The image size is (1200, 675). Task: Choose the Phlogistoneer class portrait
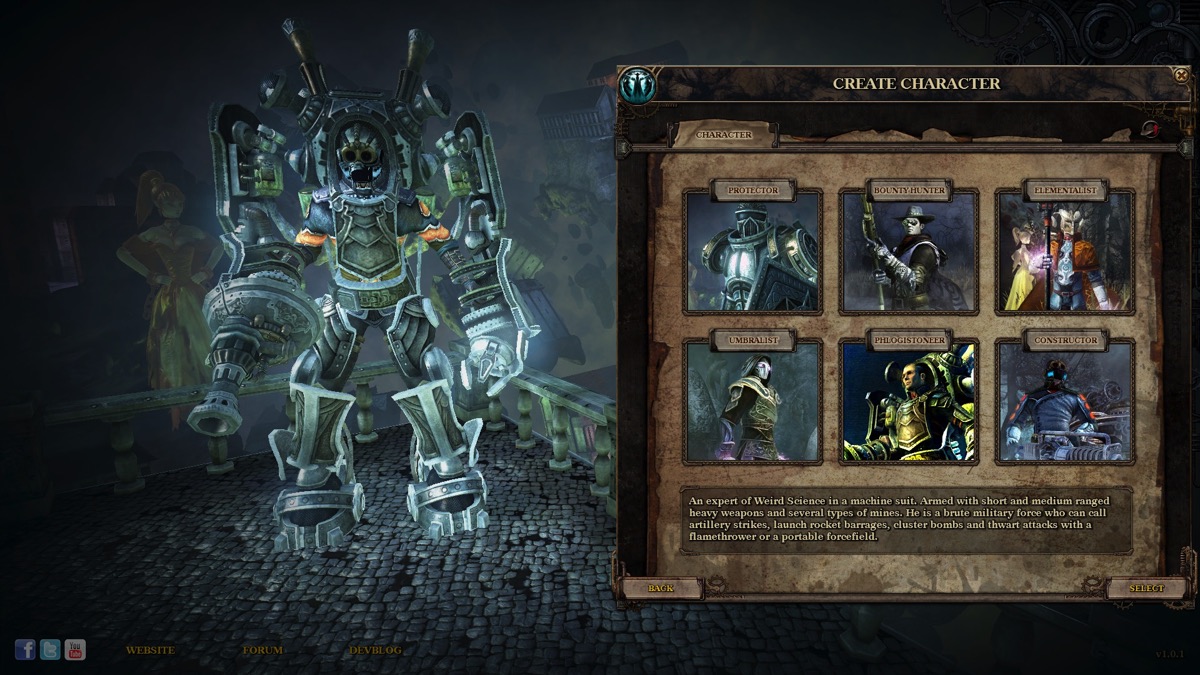(909, 401)
